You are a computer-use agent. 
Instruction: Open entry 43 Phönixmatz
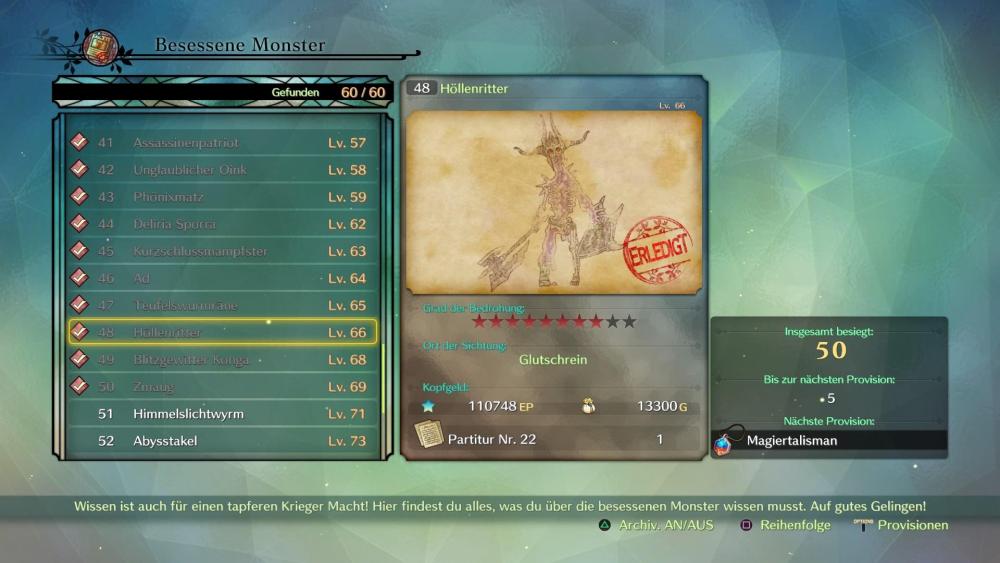click(x=222, y=197)
